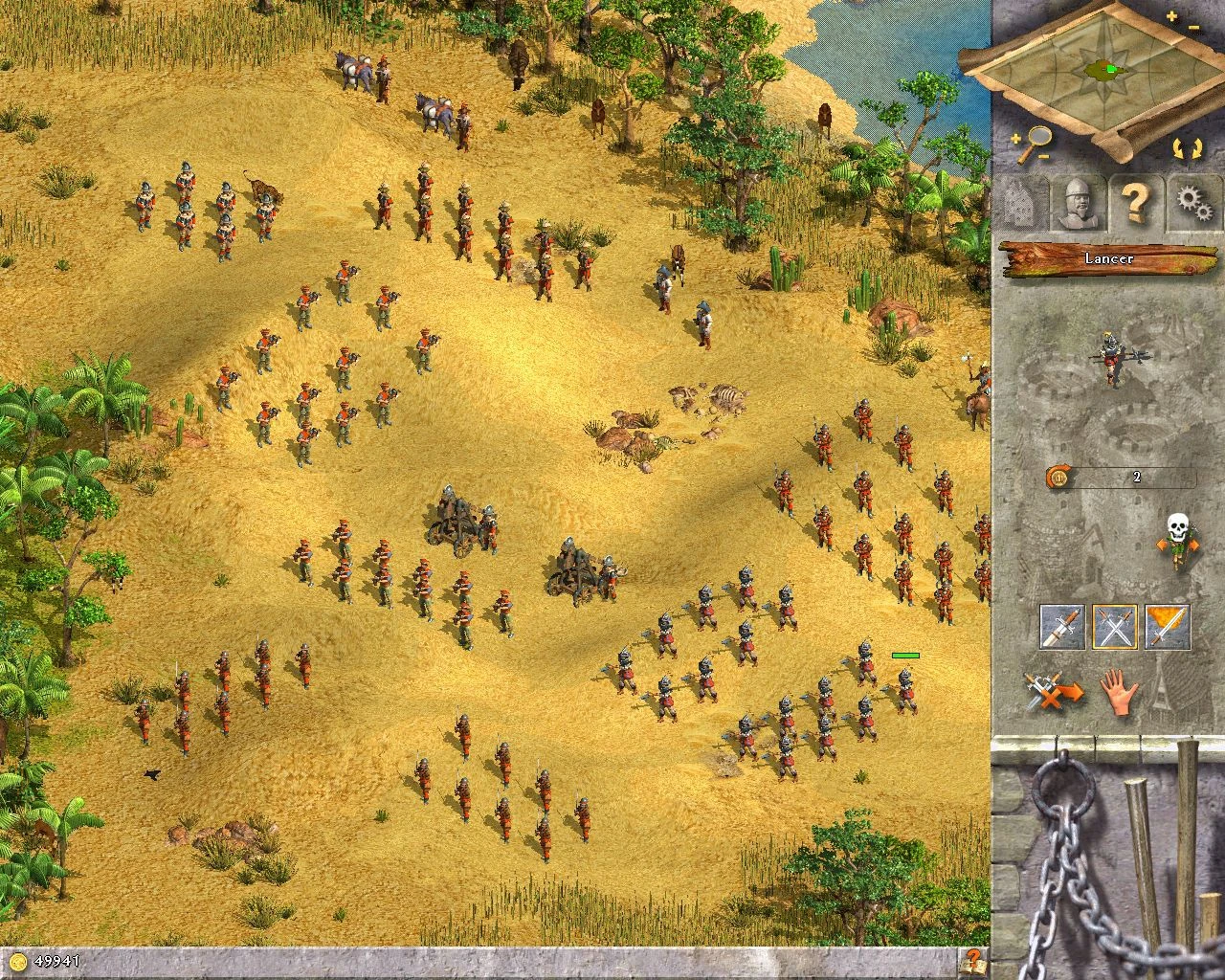Screen dimensions: 1225x980
Task: Zoom in the minimap with the plus button
Action: point(1170,14)
